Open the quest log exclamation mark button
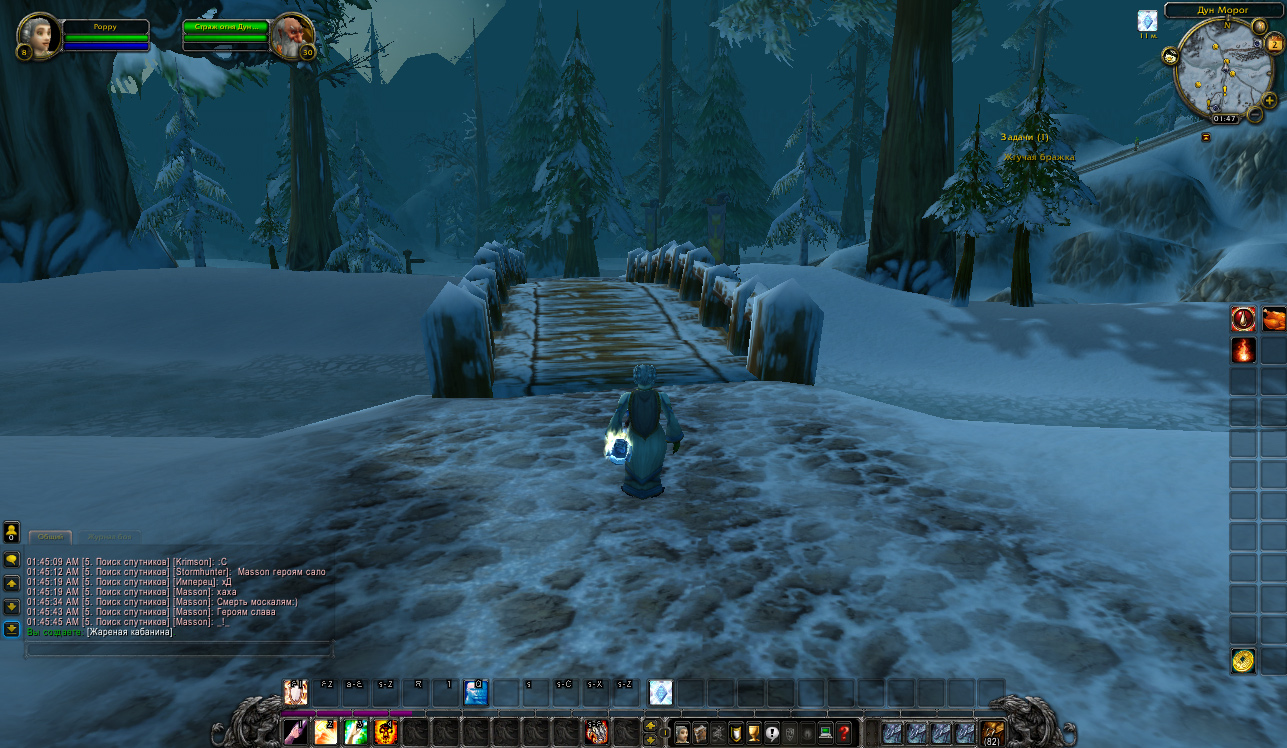The height and width of the screenshot is (748, 1287). pos(772,733)
